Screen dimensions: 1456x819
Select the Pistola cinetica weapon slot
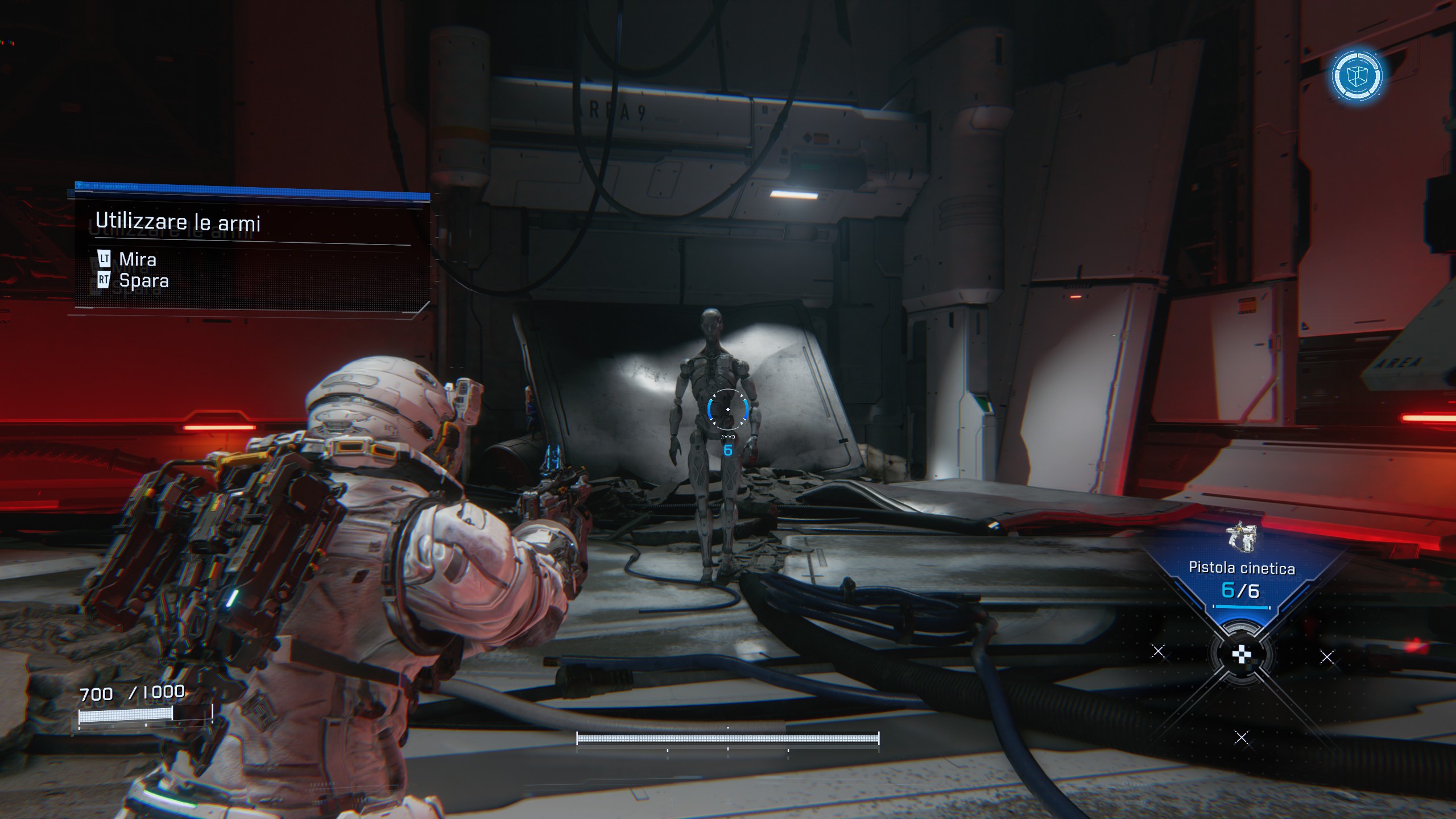click(1241, 569)
